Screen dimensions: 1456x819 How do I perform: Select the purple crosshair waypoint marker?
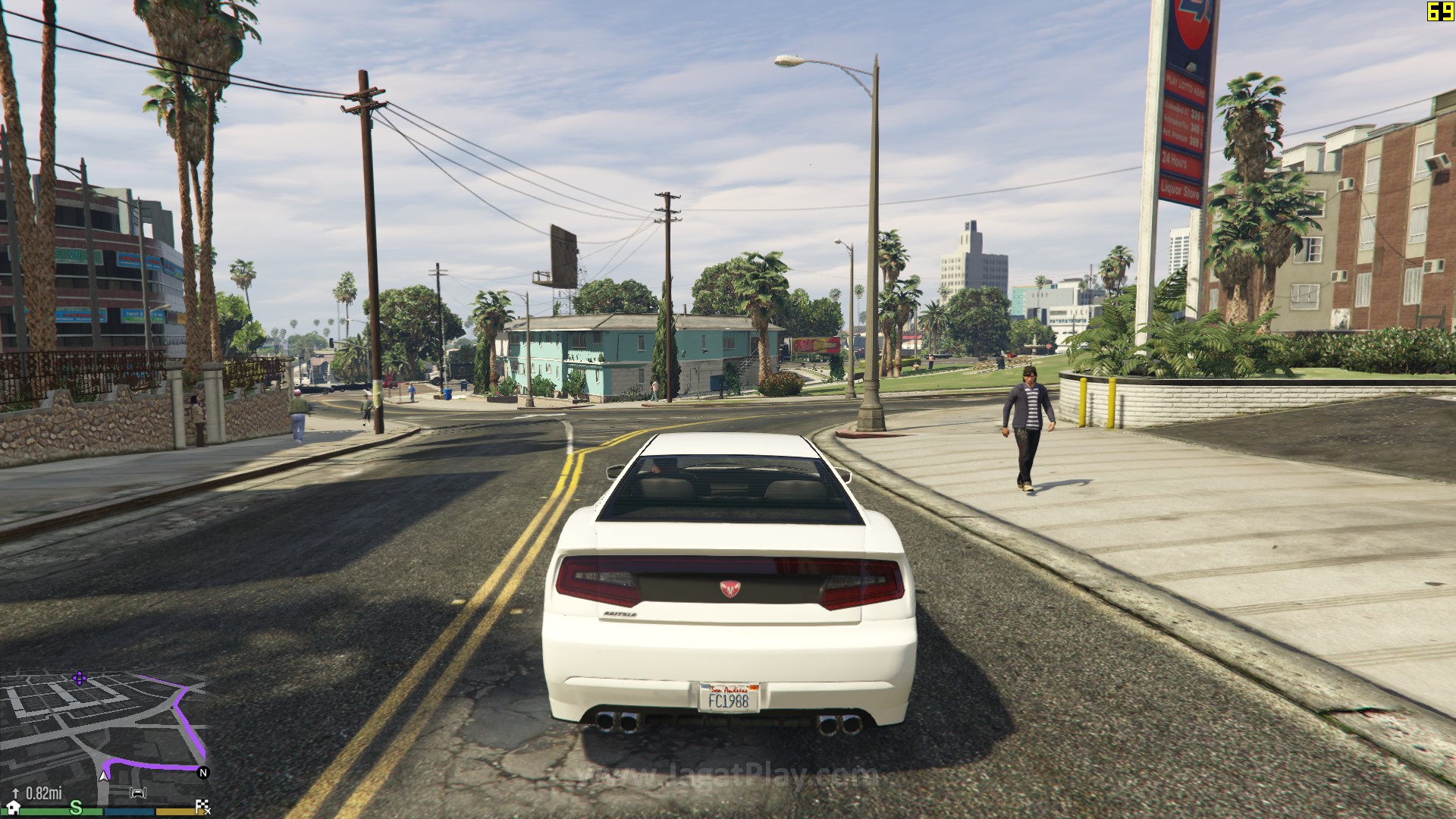point(80,677)
